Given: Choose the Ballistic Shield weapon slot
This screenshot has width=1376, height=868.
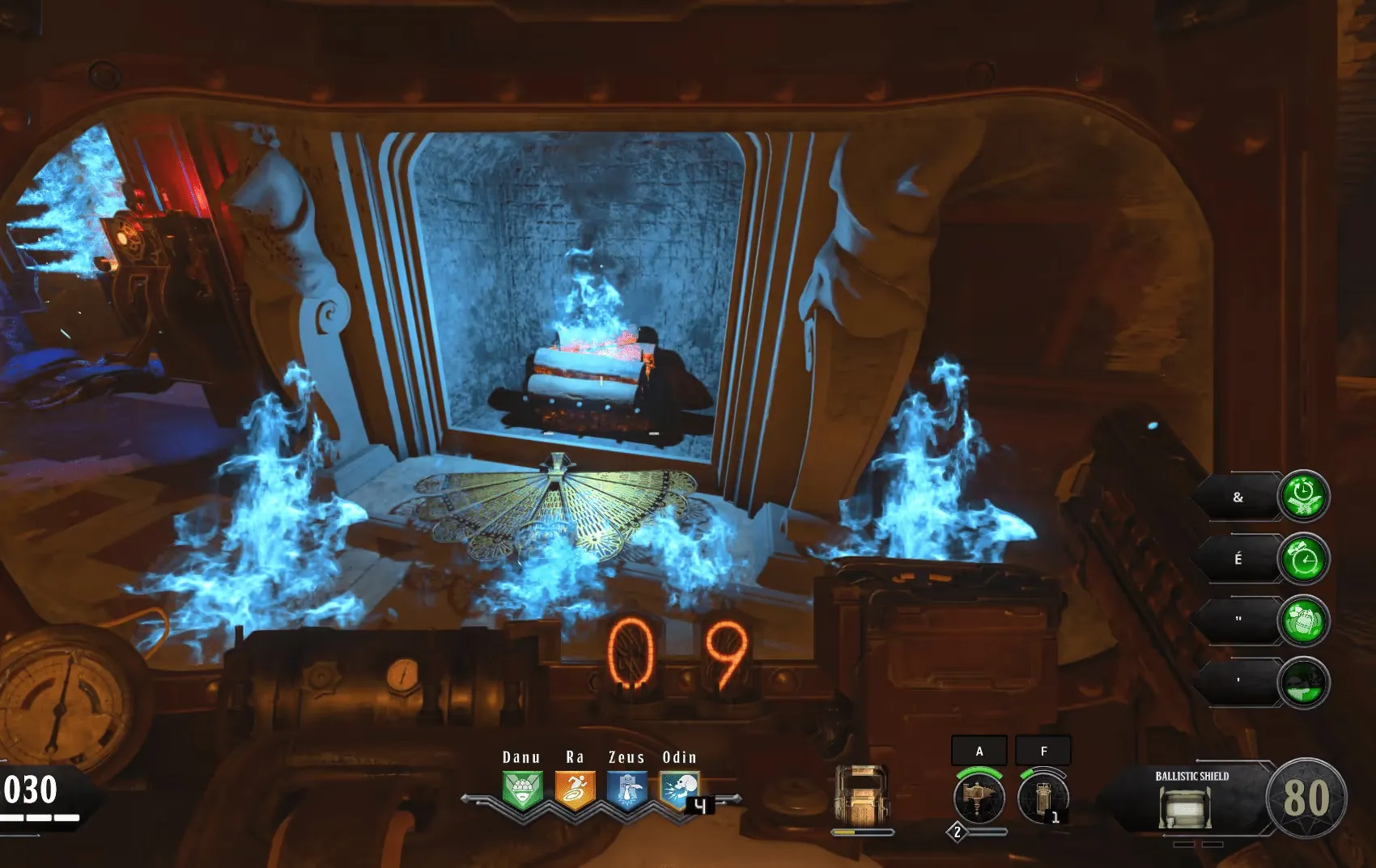Looking at the screenshot, I should [1191, 799].
